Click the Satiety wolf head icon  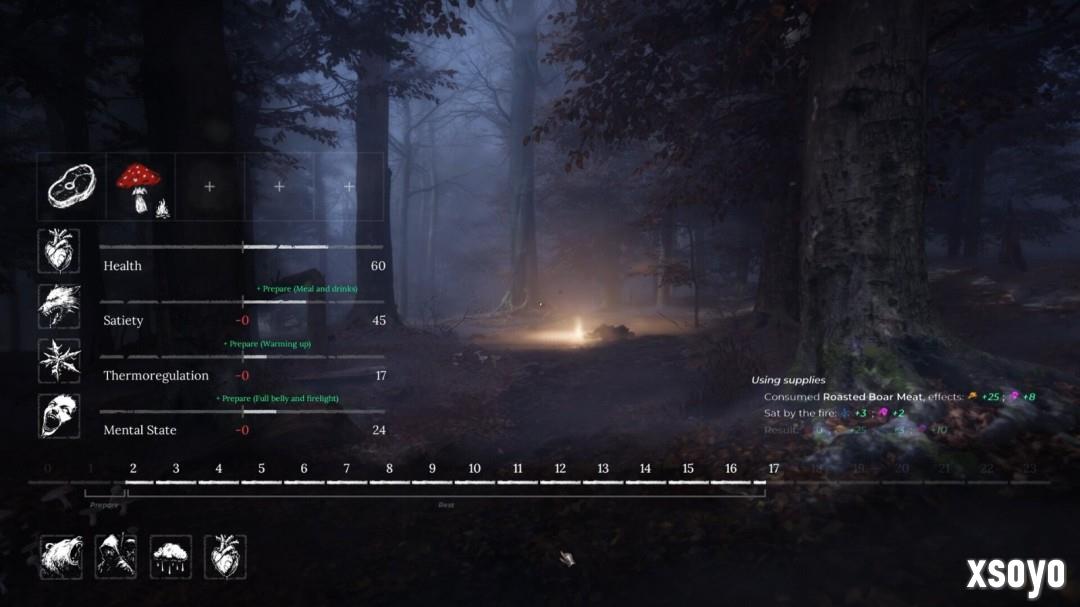point(59,306)
